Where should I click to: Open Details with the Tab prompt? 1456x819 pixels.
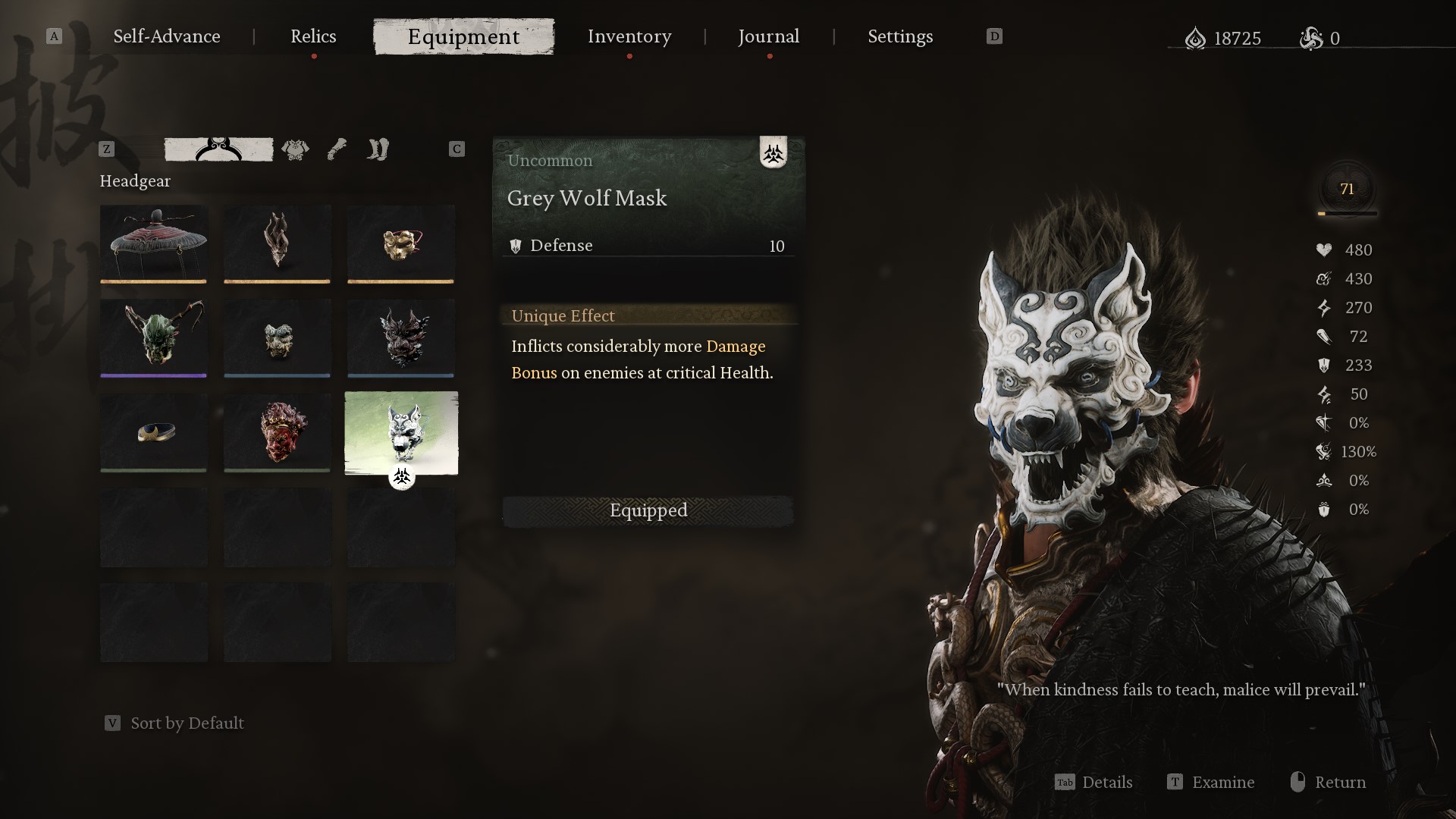pos(1094,783)
